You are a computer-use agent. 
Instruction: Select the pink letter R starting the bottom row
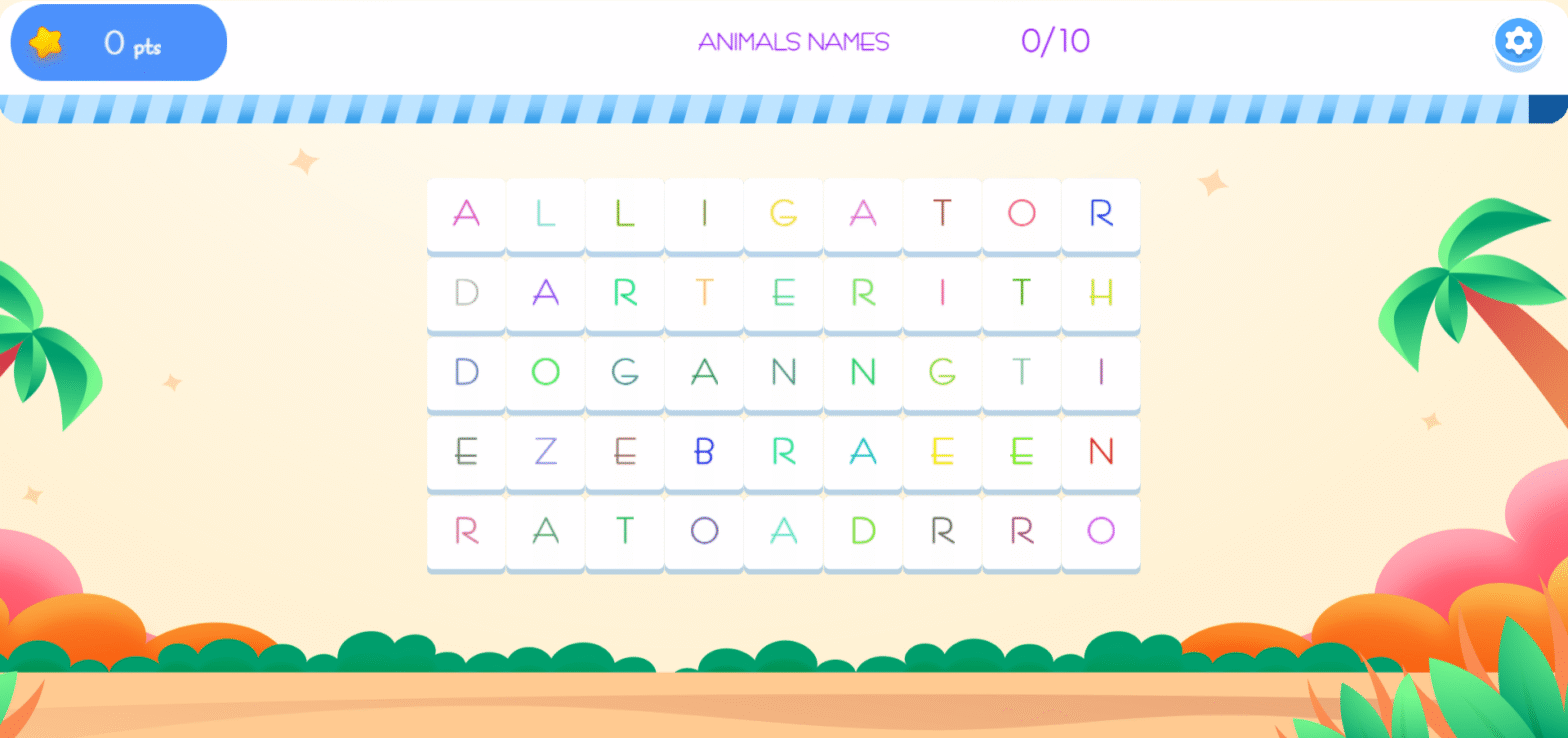(x=466, y=532)
